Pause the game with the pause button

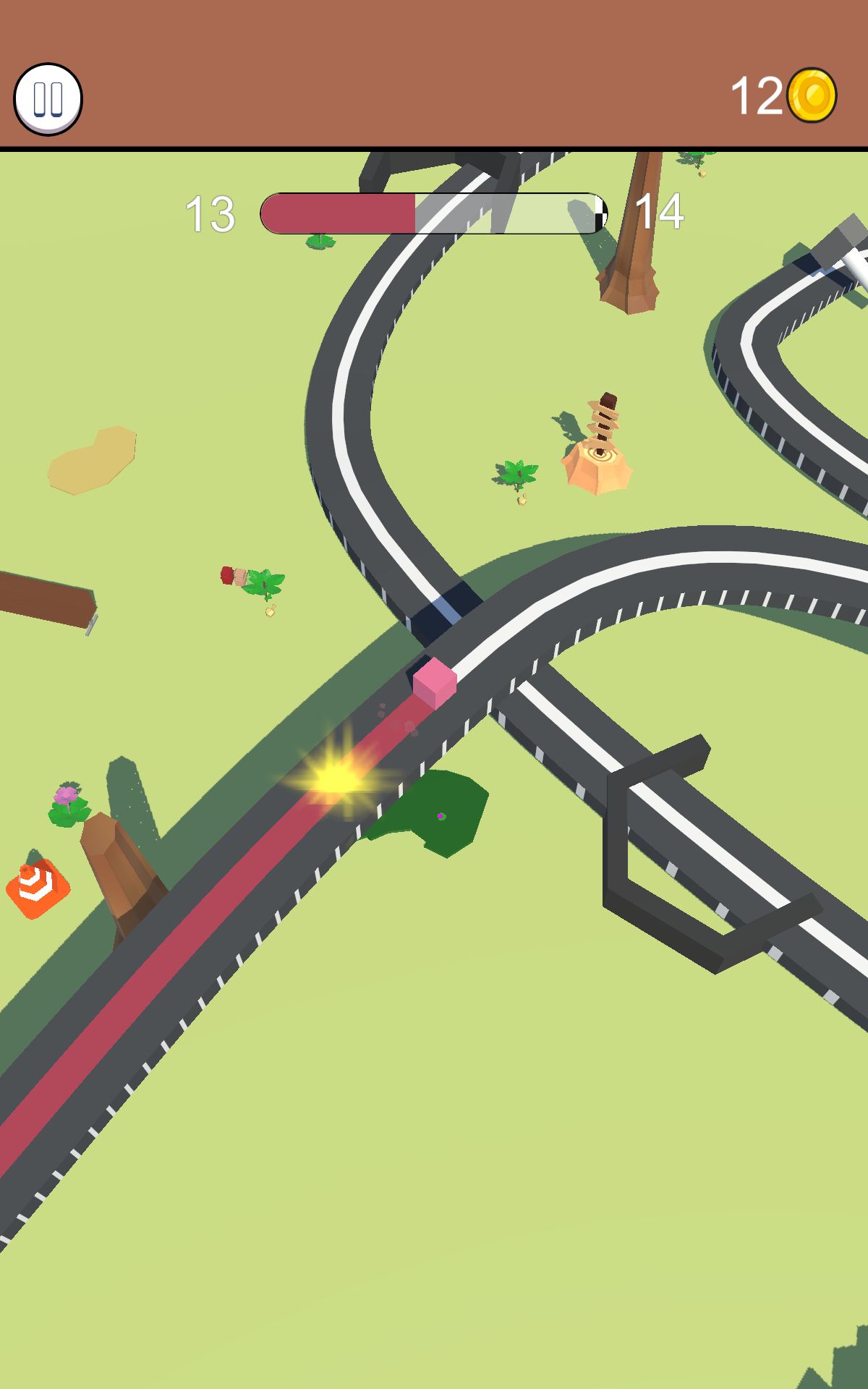point(48,99)
